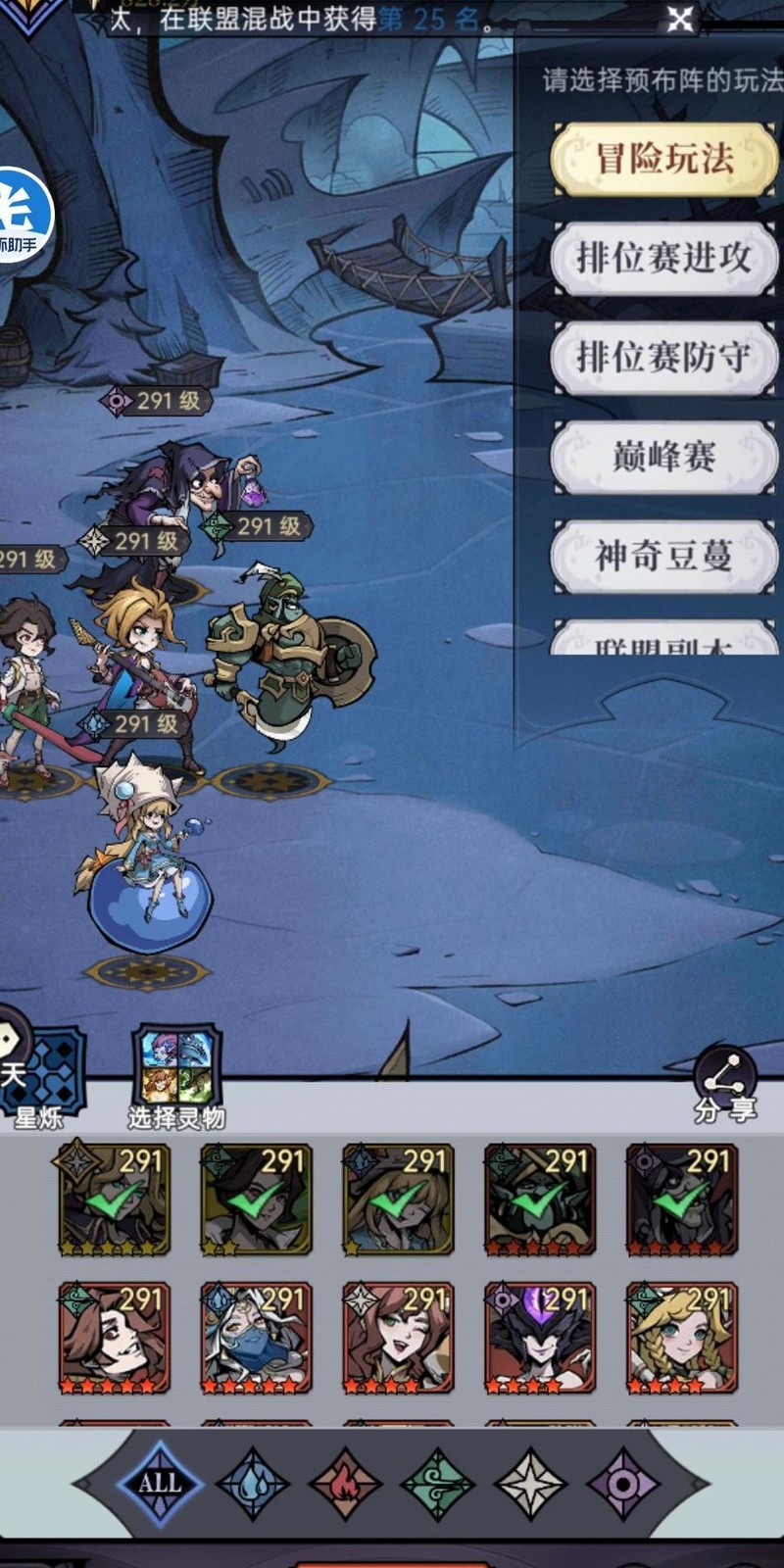The width and height of the screenshot is (784, 1568).
Task: Choose the 排位赛进攻 option
Action: coord(664,258)
